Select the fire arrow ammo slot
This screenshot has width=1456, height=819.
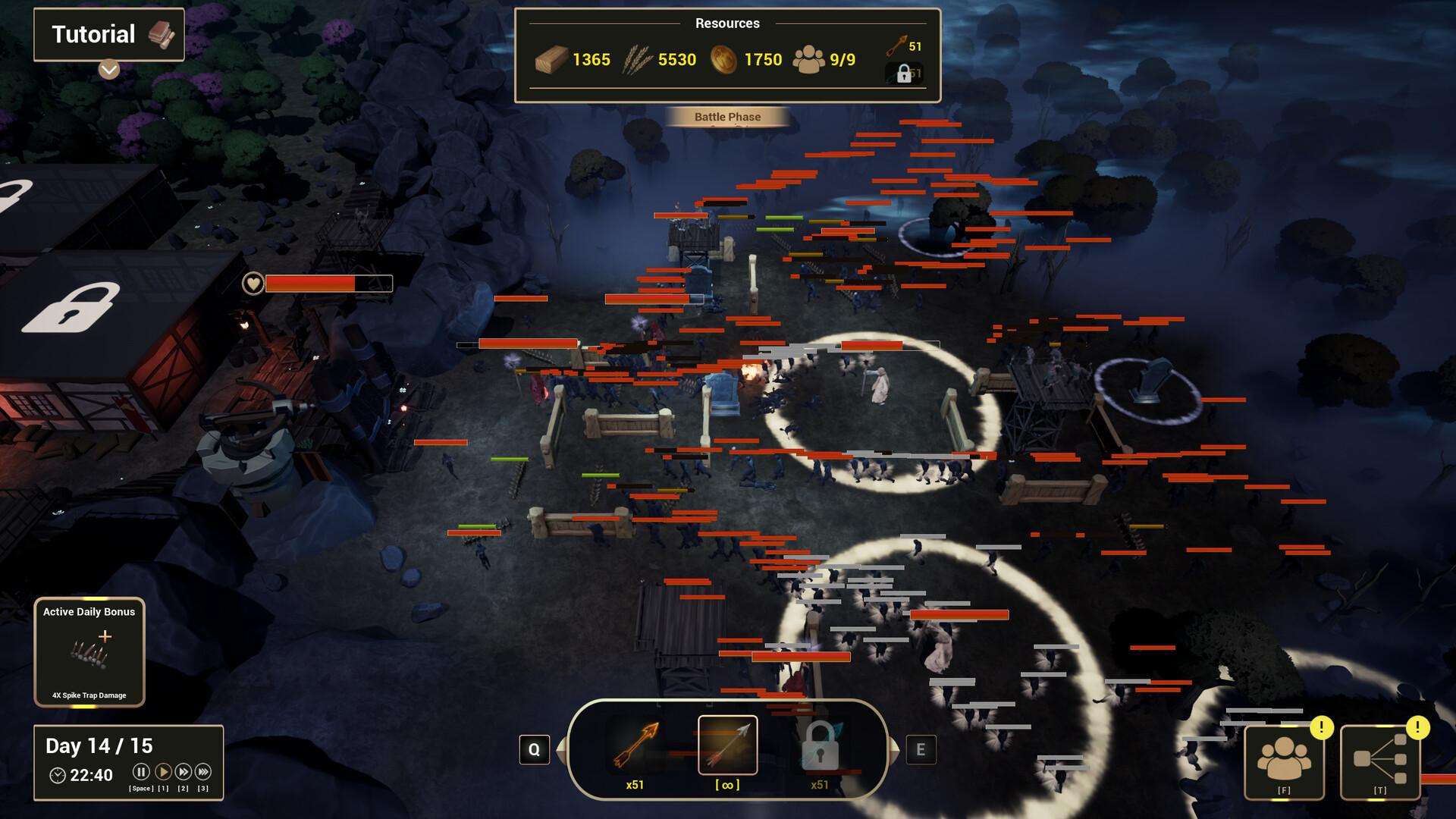coord(635,746)
